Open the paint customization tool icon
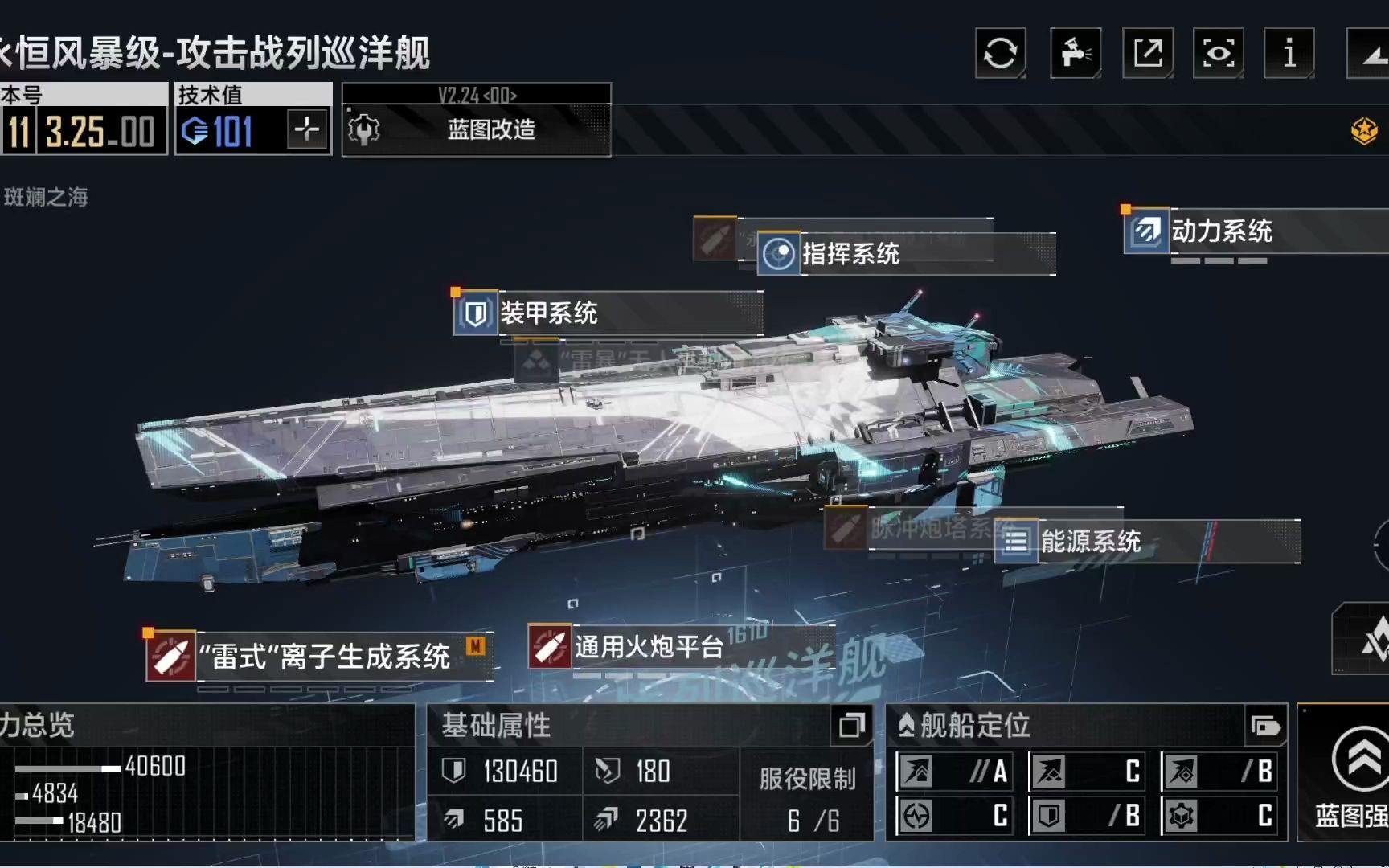This screenshot has height=868, width=1389. pos(1075,54)
